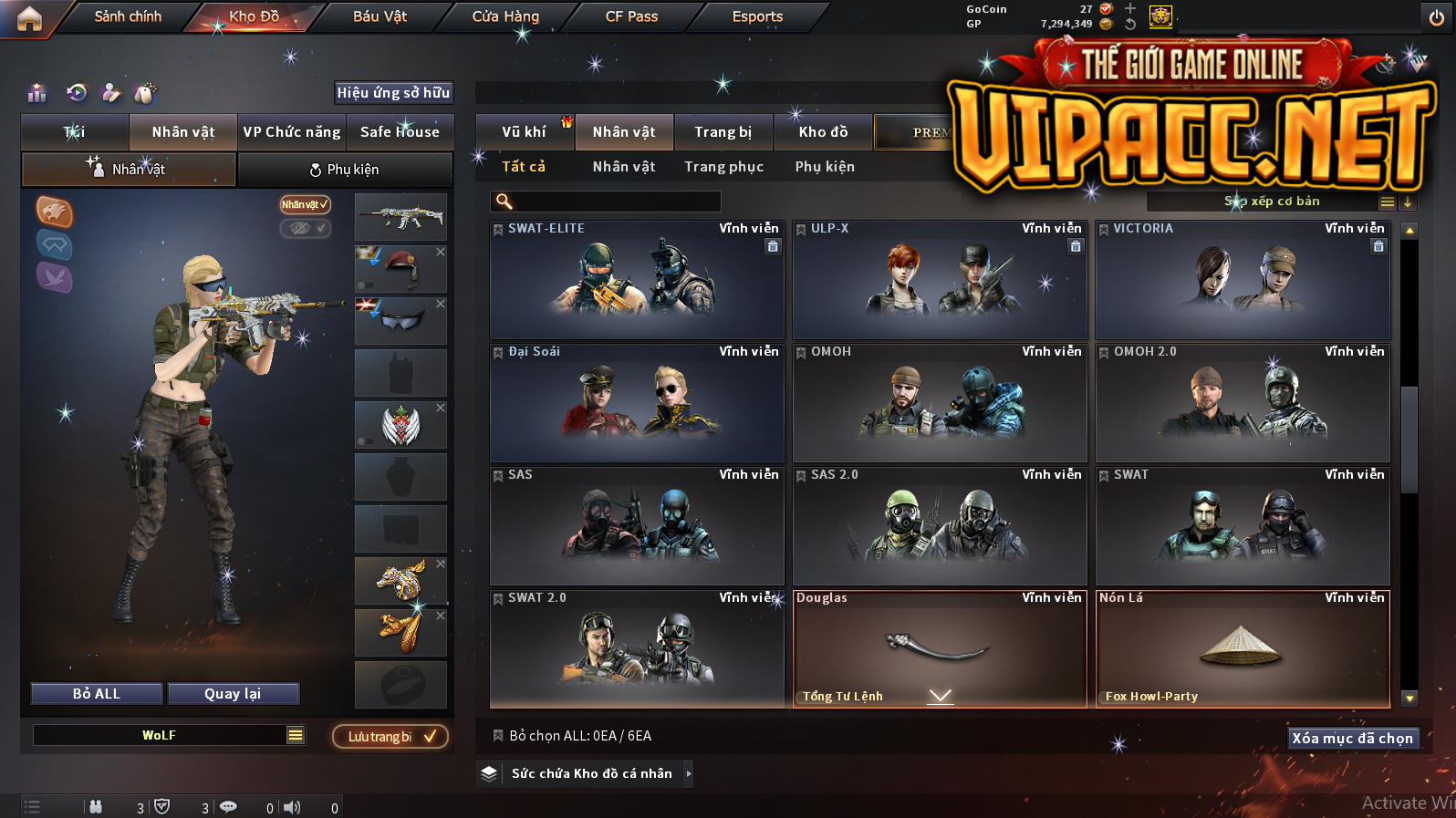Screen dimensions: 1456x818
Task: Select the Nón Lá hat item
Action: click(x=1243, y=649)
